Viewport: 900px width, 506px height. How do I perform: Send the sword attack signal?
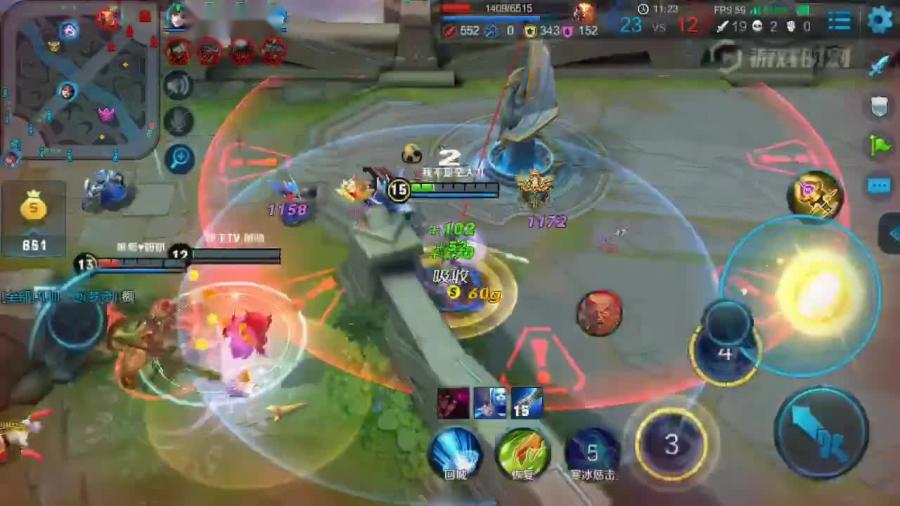tap(879, 66)
